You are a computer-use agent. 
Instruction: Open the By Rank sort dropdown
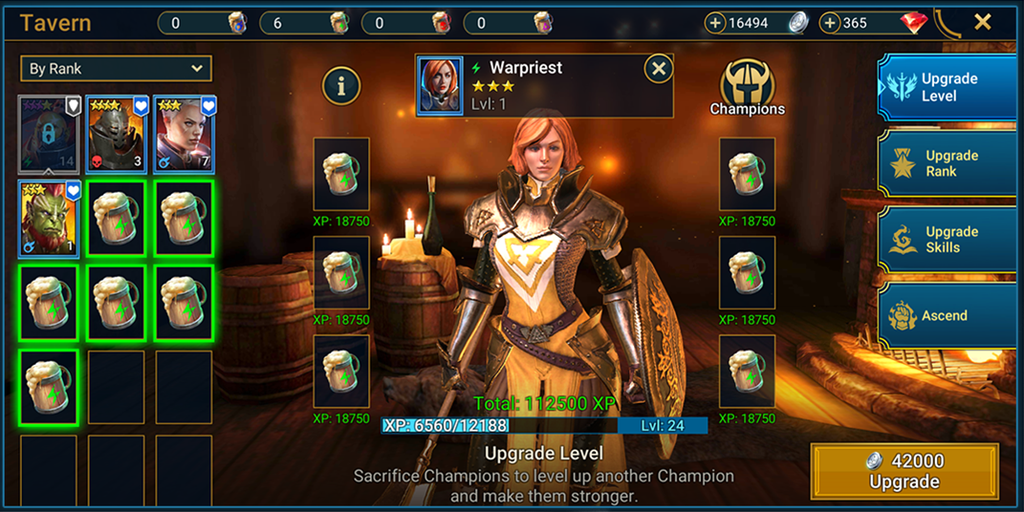pos(116,69)
